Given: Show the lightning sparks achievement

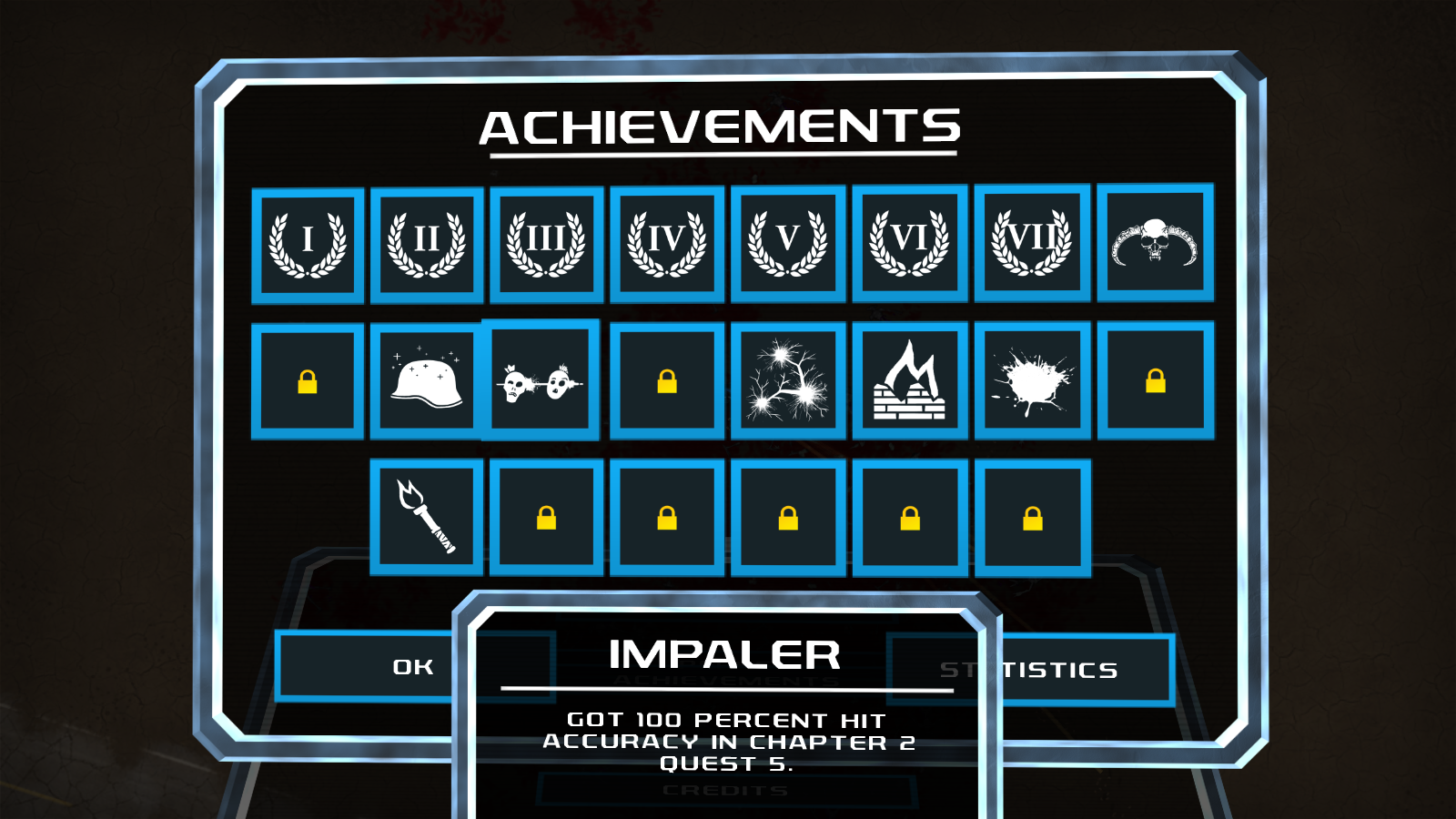Looking at the screenshot, I should [x=788, y=380].
